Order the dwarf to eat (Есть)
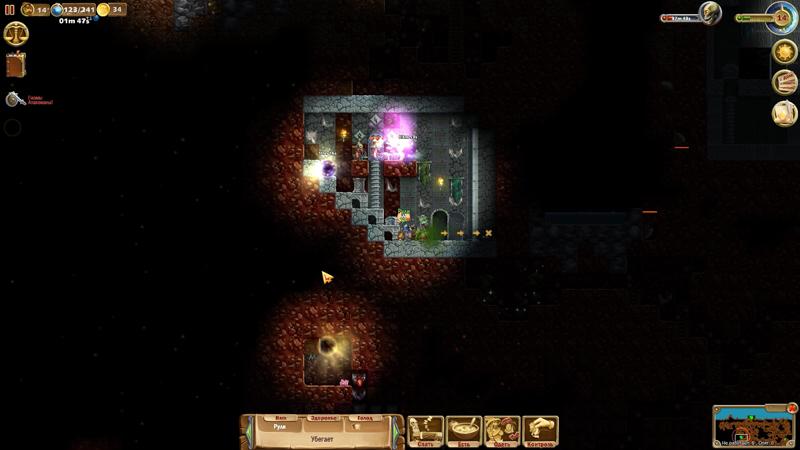 (464, 431)
